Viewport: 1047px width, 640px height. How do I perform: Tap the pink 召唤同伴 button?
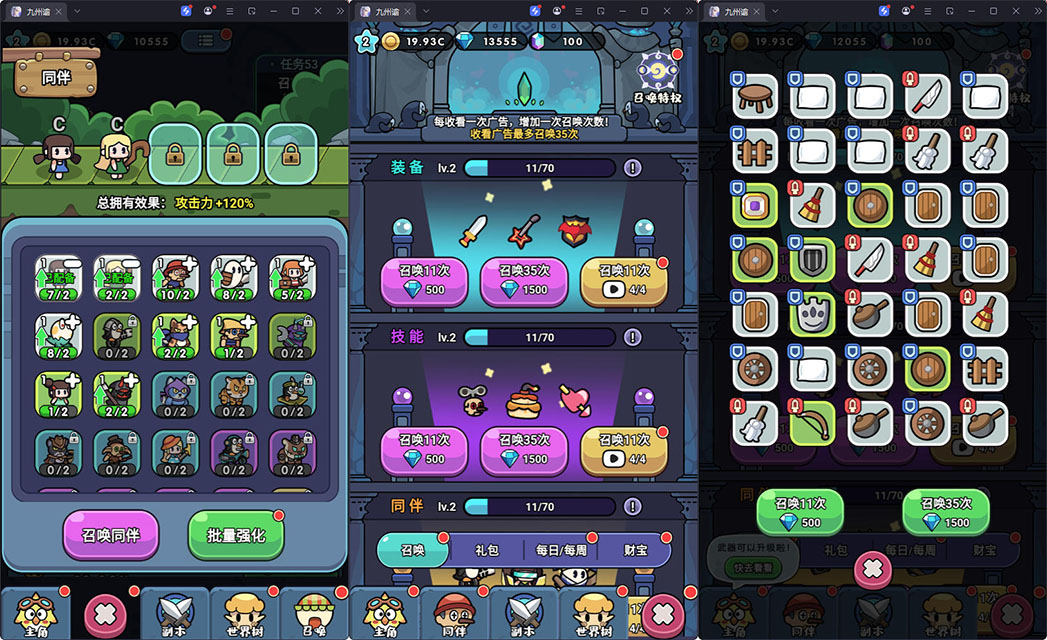point(111,534)
